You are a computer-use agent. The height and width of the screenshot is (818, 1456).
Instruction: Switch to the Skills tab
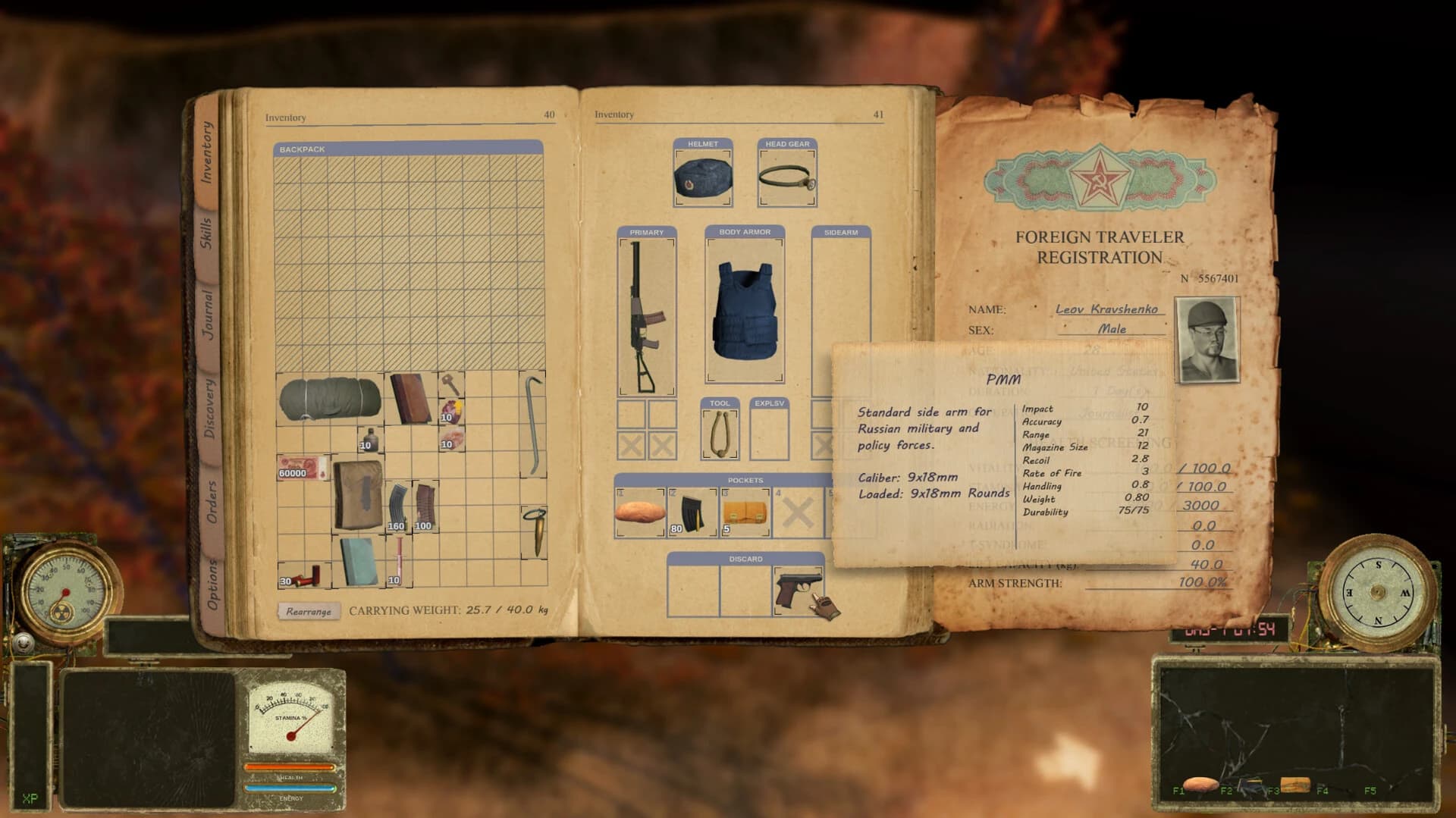(211, 230)
